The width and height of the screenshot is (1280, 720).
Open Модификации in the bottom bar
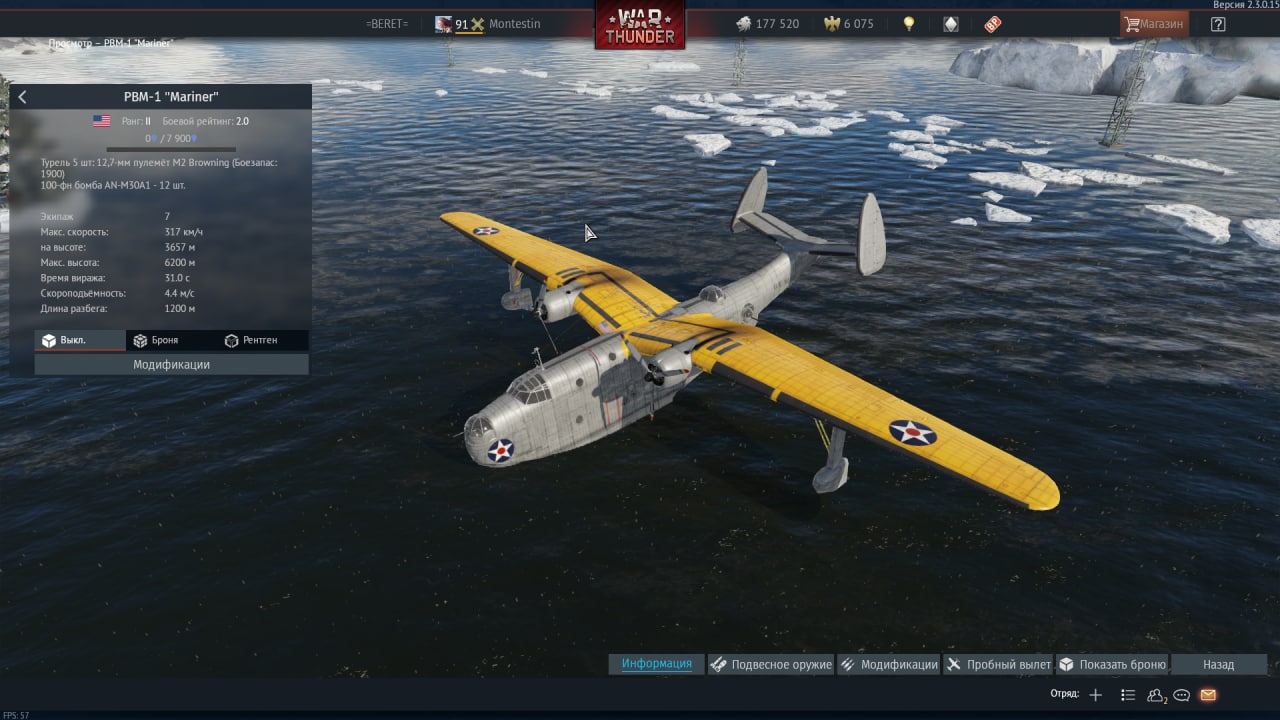click(x=888, y=664)
